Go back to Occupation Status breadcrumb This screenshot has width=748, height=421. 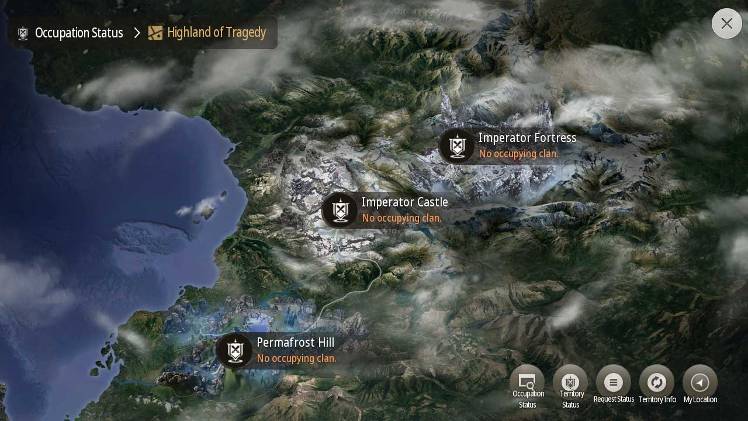coord(70,33)
